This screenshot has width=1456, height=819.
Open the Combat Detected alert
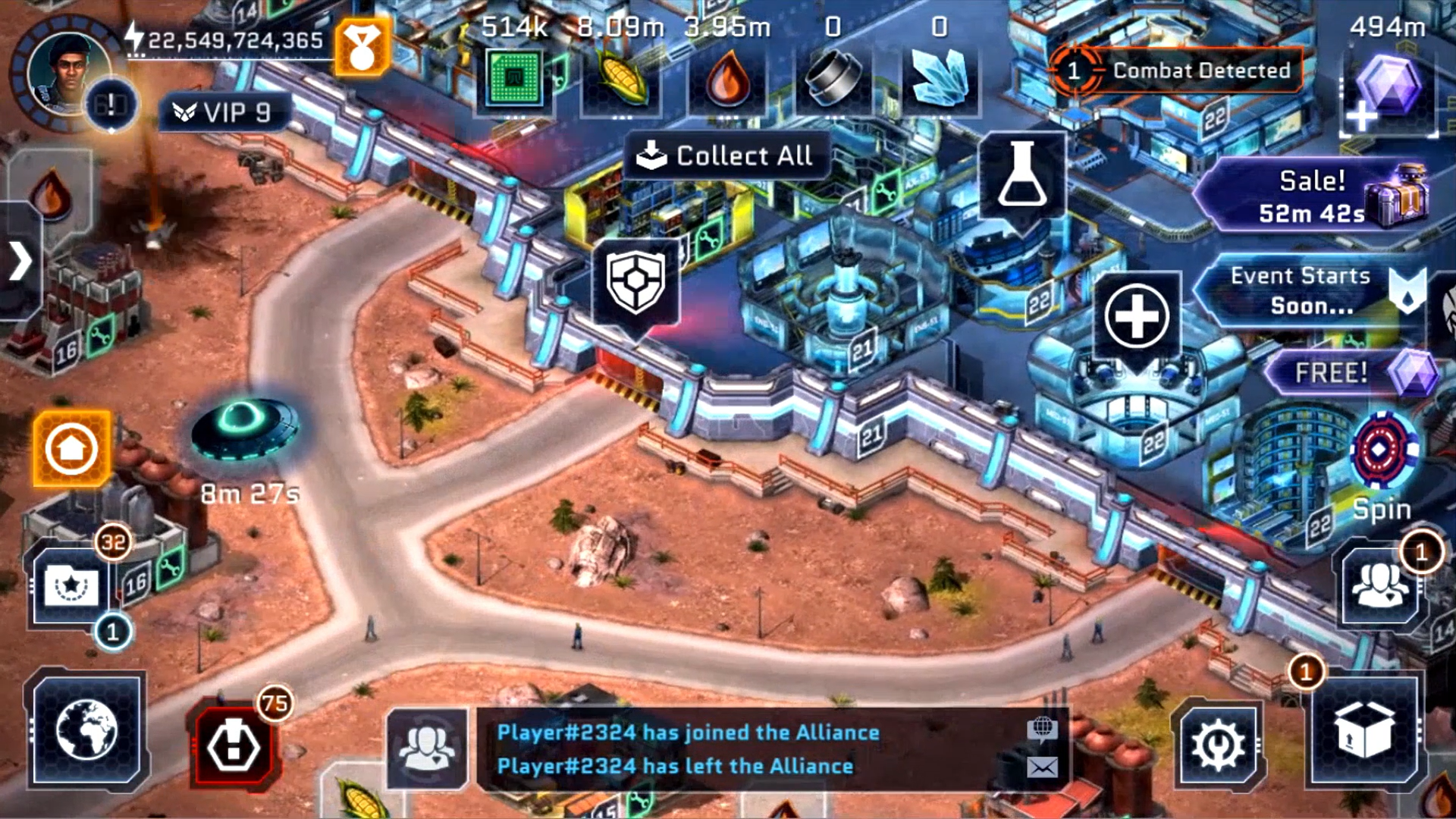click(x=1176, y=71)
